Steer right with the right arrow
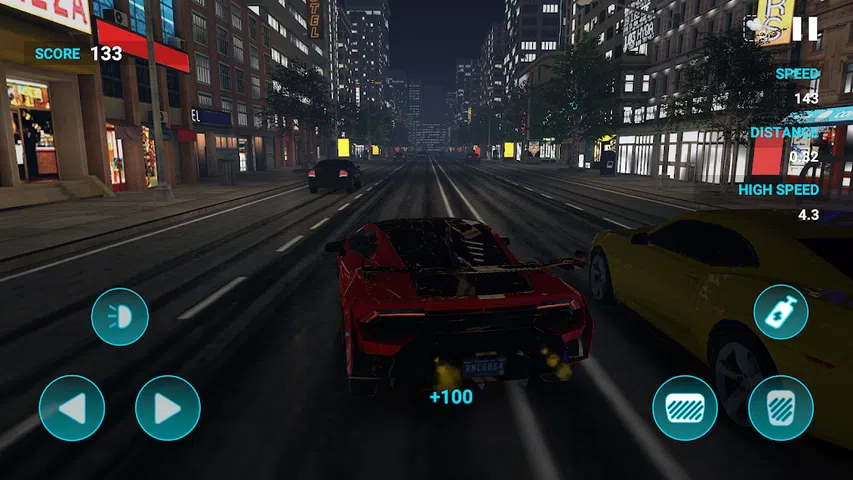853x480 pixels. [168, 408]
